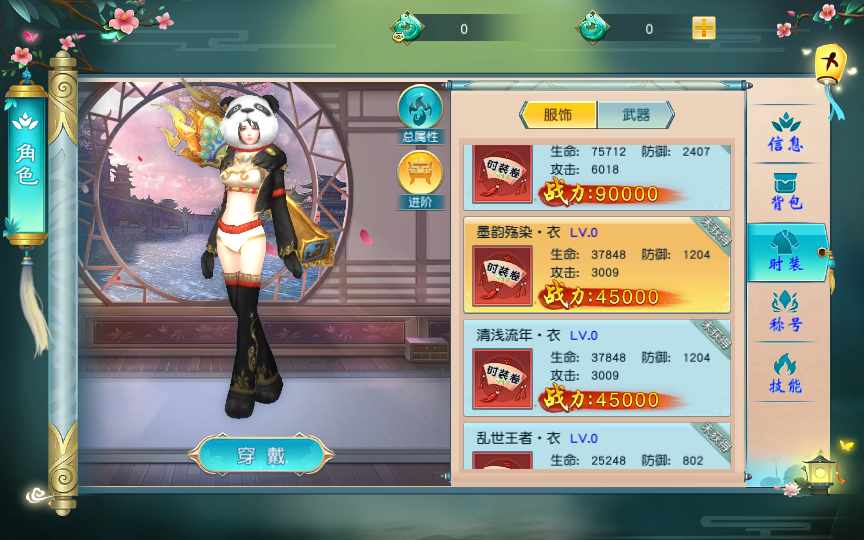Open 总属性 total attributes
The width and height of the screenshot is (864, 540).
[420, 113]
